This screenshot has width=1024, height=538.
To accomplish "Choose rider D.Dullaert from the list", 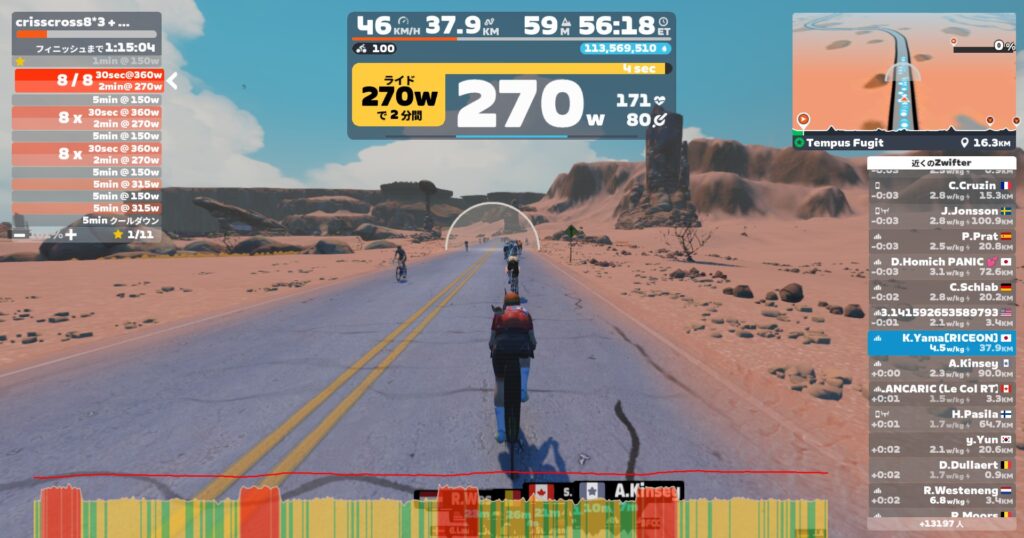I will pos(942,470).
